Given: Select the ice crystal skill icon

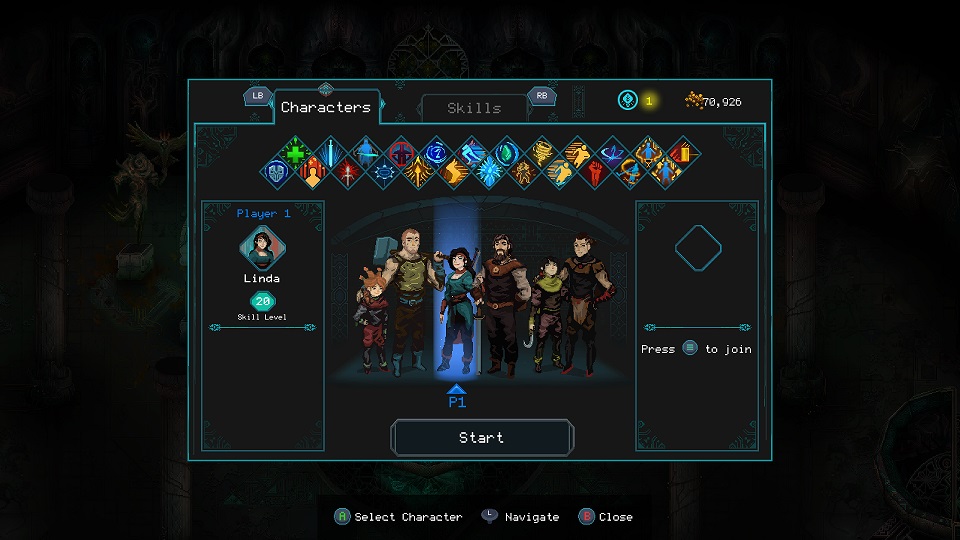Looking at the screenshot, I should pyautogui.click(x=488, y=172).
